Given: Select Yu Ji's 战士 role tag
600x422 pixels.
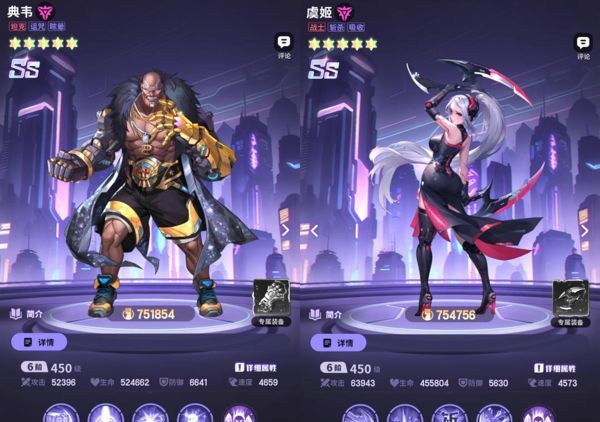Looking at the screenshot, I should click(317, 29).
